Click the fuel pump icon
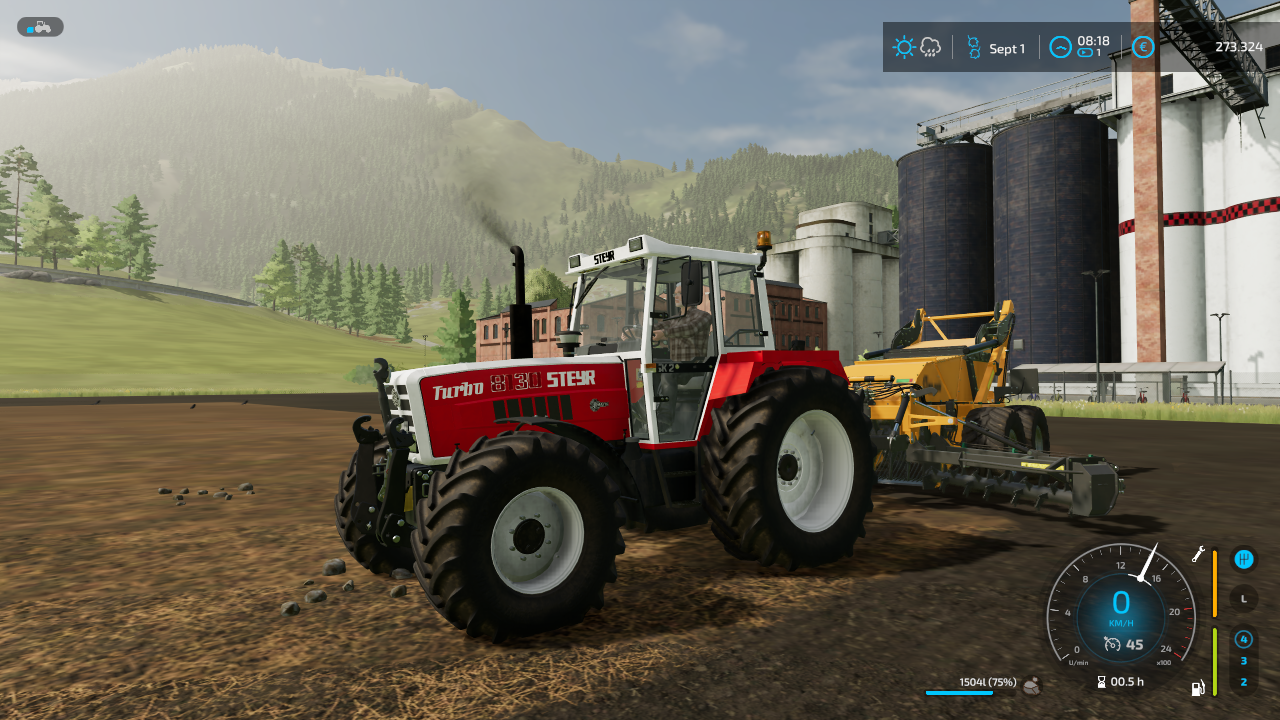This screenshot has height=720, width=1280. [x=1198, y=687]
